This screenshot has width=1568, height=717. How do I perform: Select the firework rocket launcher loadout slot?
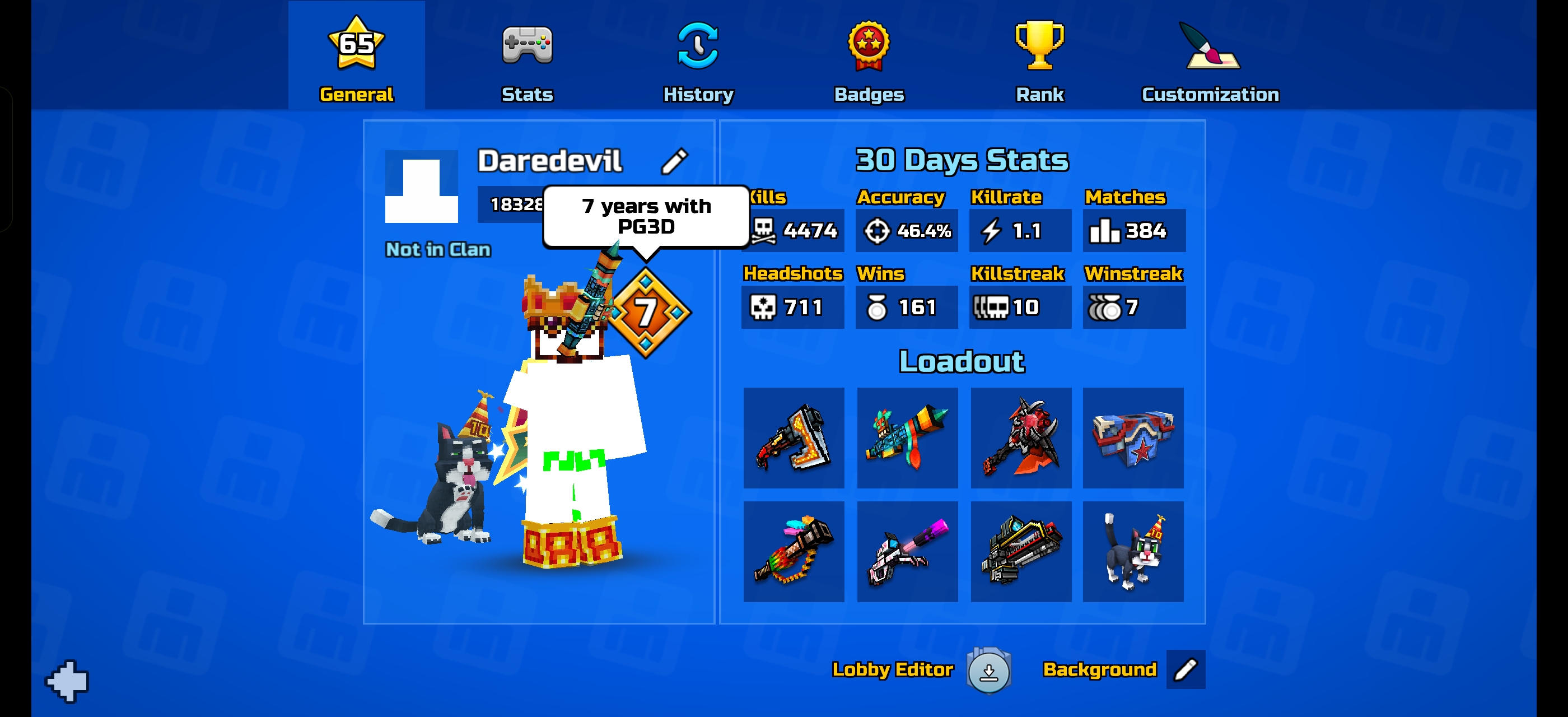[x=907, y=437]
